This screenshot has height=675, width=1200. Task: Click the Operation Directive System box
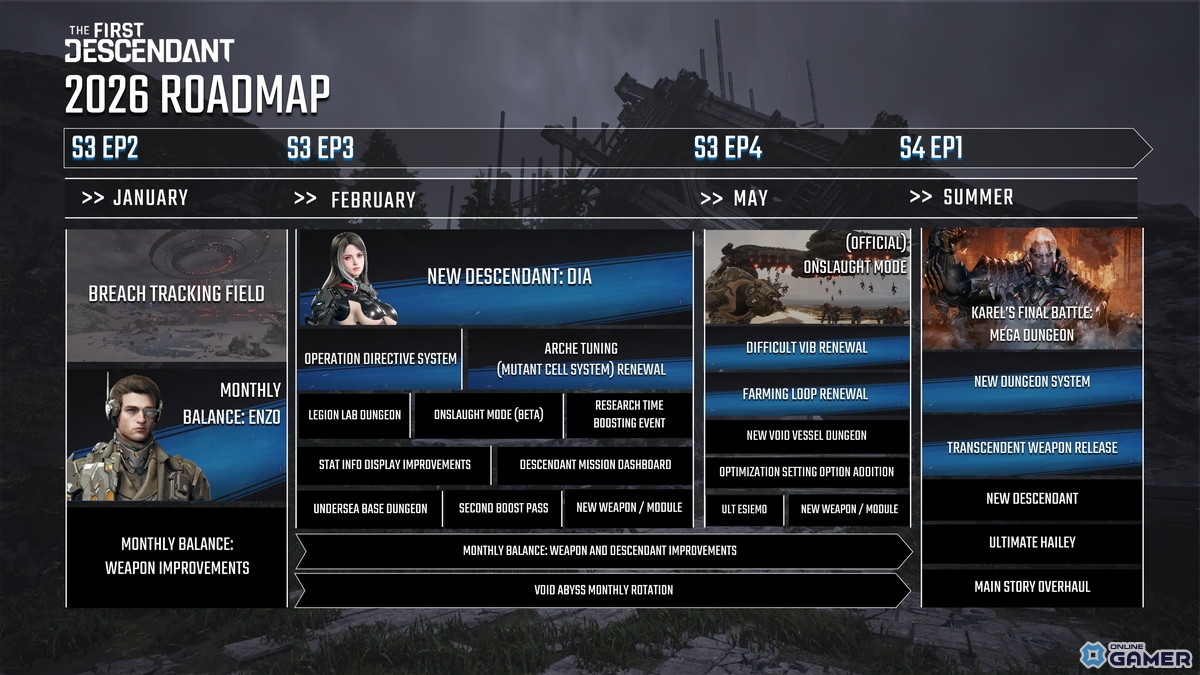[x=380, y=359]
